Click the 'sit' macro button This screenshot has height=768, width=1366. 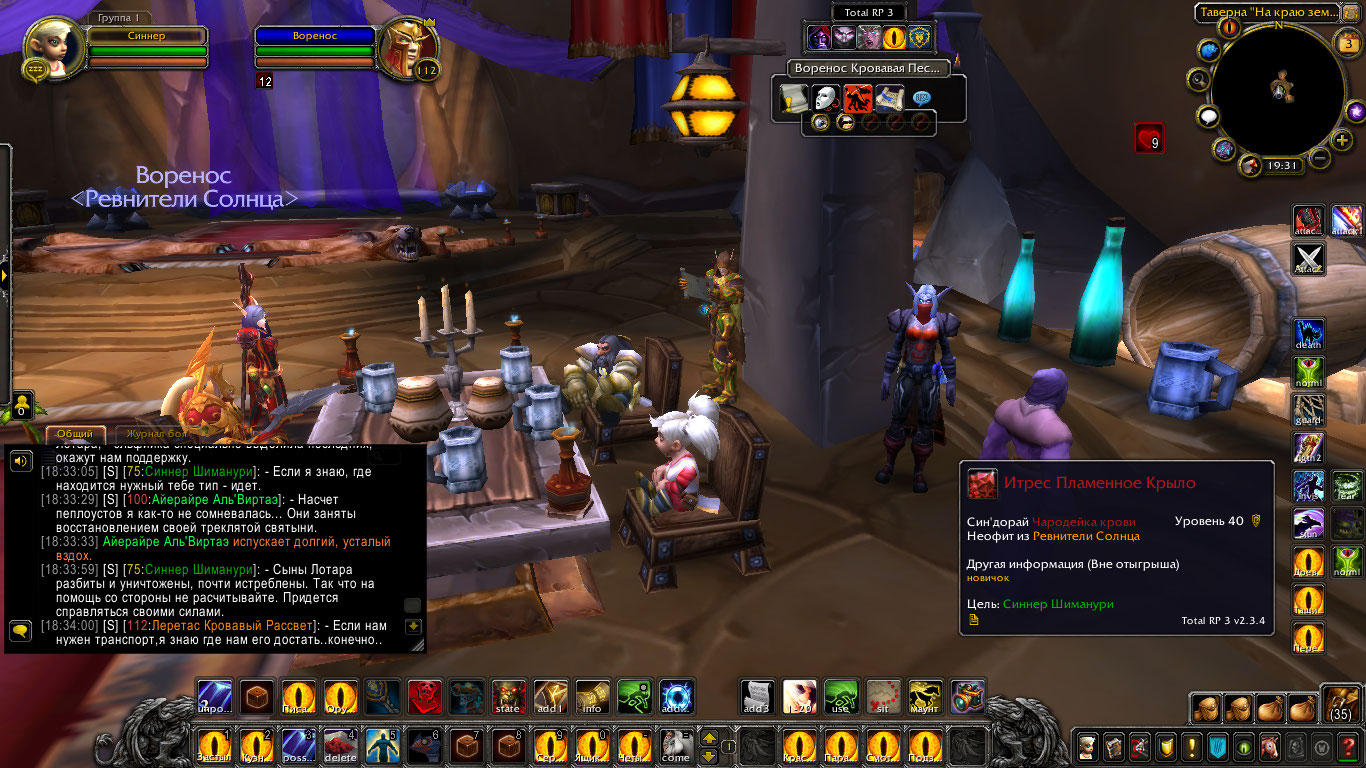(x=883, y=697)
